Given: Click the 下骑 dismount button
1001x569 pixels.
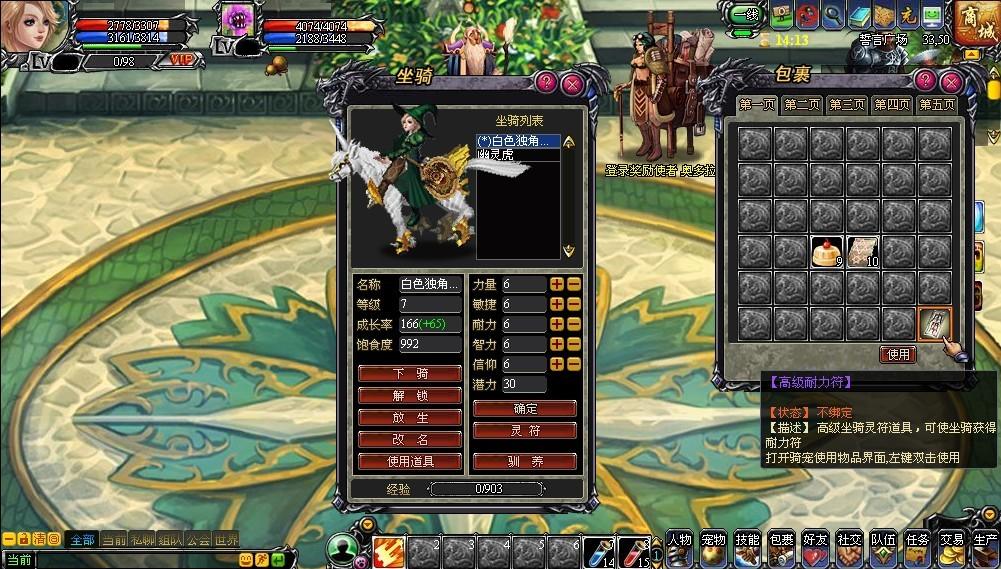Looking at the screenshot, I should coord(410,373).
